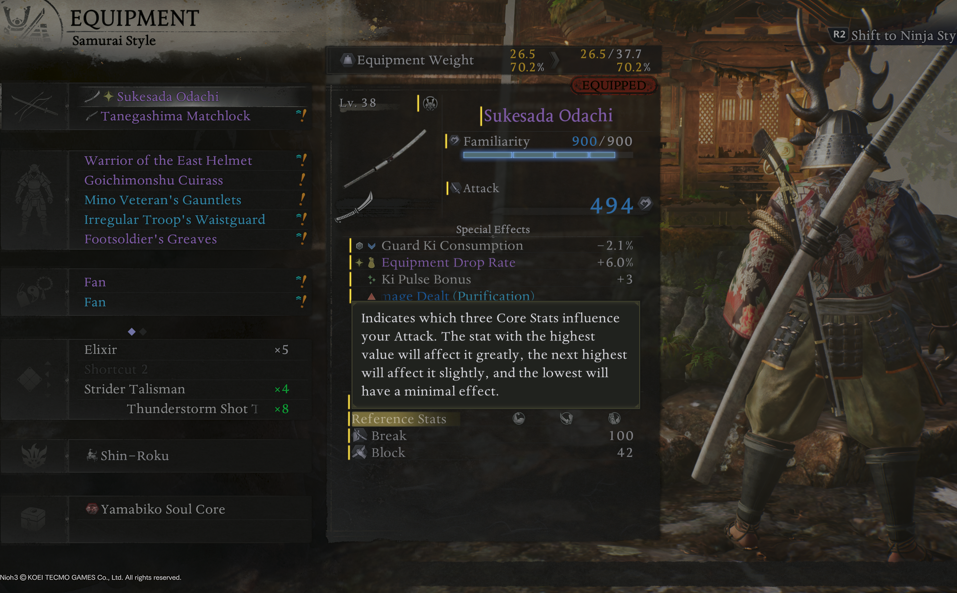
Task: Choose the Warrior of the East Helmet
Action: 168,161
